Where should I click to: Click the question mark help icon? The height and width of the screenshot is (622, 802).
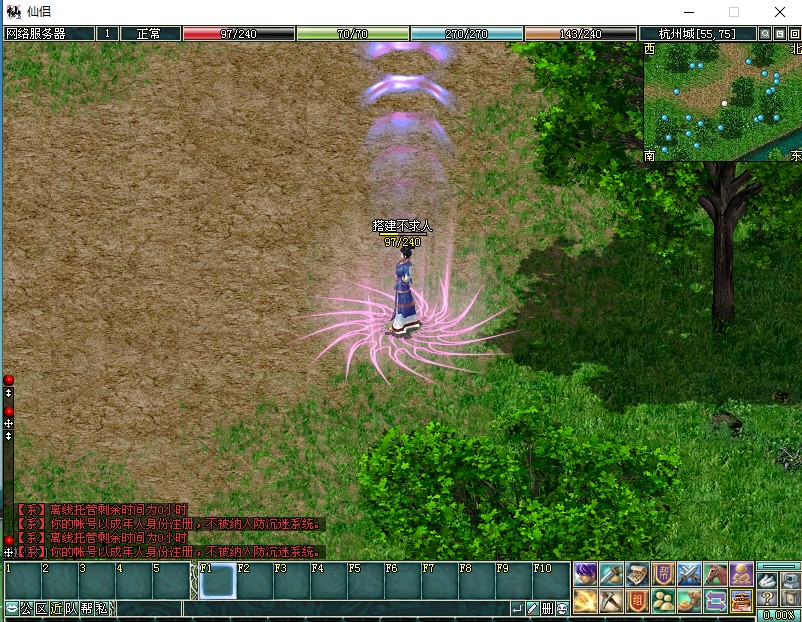tap(767, 599)
